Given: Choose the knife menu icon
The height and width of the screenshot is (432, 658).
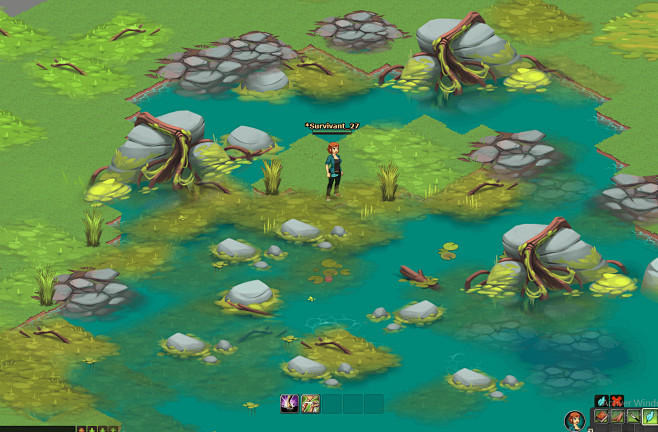Looking at the screenshot, I should pyautogui.click(x=634, y=417).
